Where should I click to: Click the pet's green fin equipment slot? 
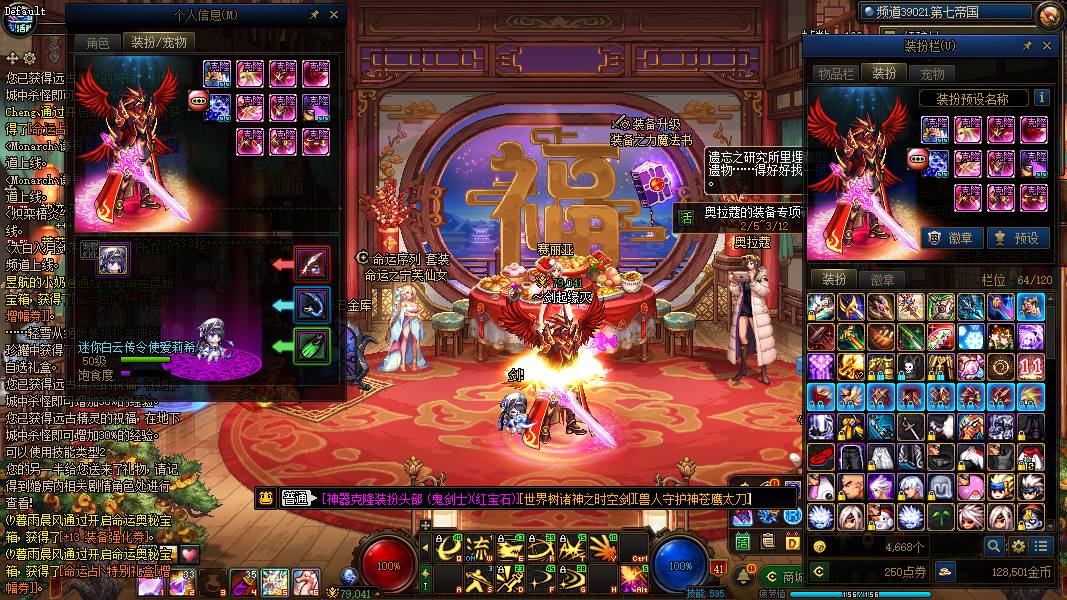[313, 347]
